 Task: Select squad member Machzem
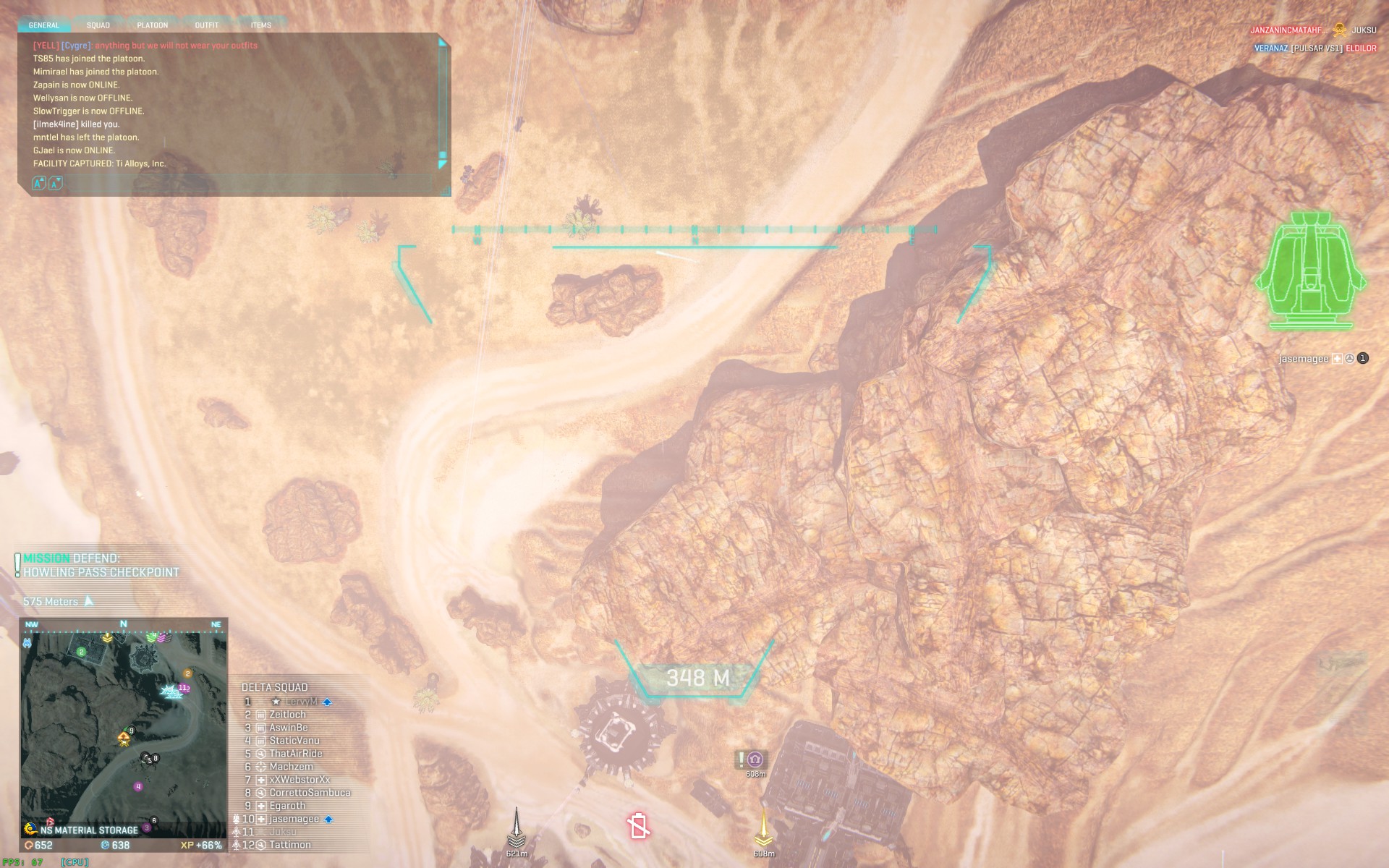(291, 767)
